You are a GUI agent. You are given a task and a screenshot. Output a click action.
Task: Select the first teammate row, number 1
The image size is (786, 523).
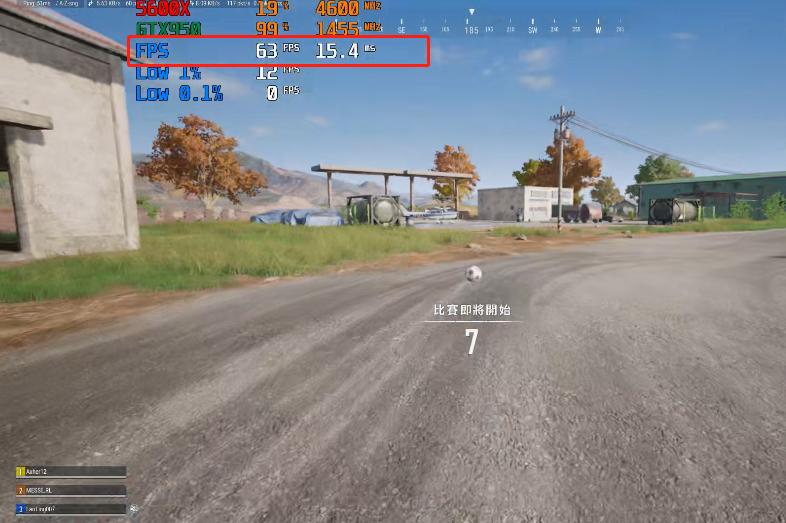[70, 472]
